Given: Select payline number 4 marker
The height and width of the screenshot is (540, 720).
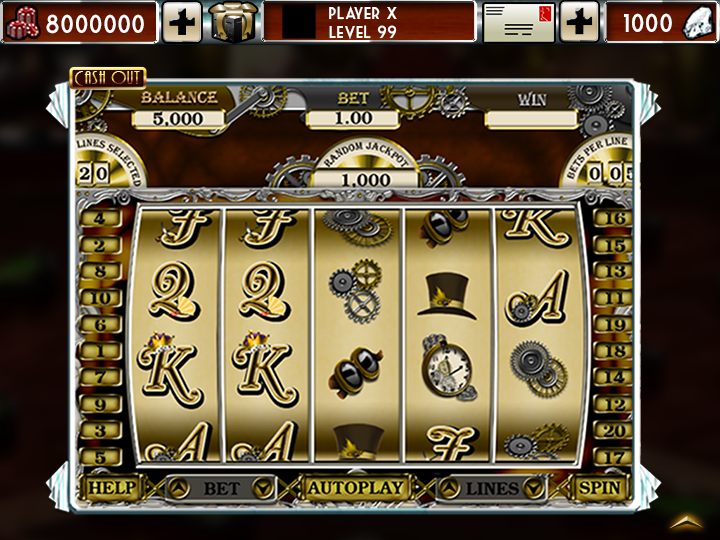Looking at the screenshot, I should point(100,218).
